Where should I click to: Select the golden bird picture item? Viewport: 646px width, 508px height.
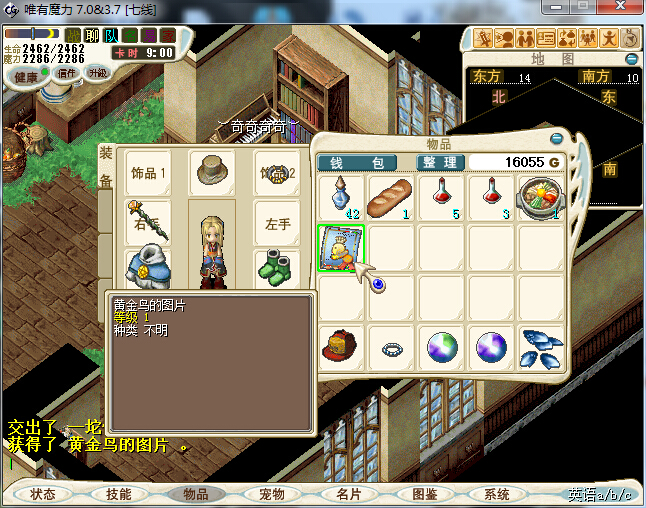(341, 247)
